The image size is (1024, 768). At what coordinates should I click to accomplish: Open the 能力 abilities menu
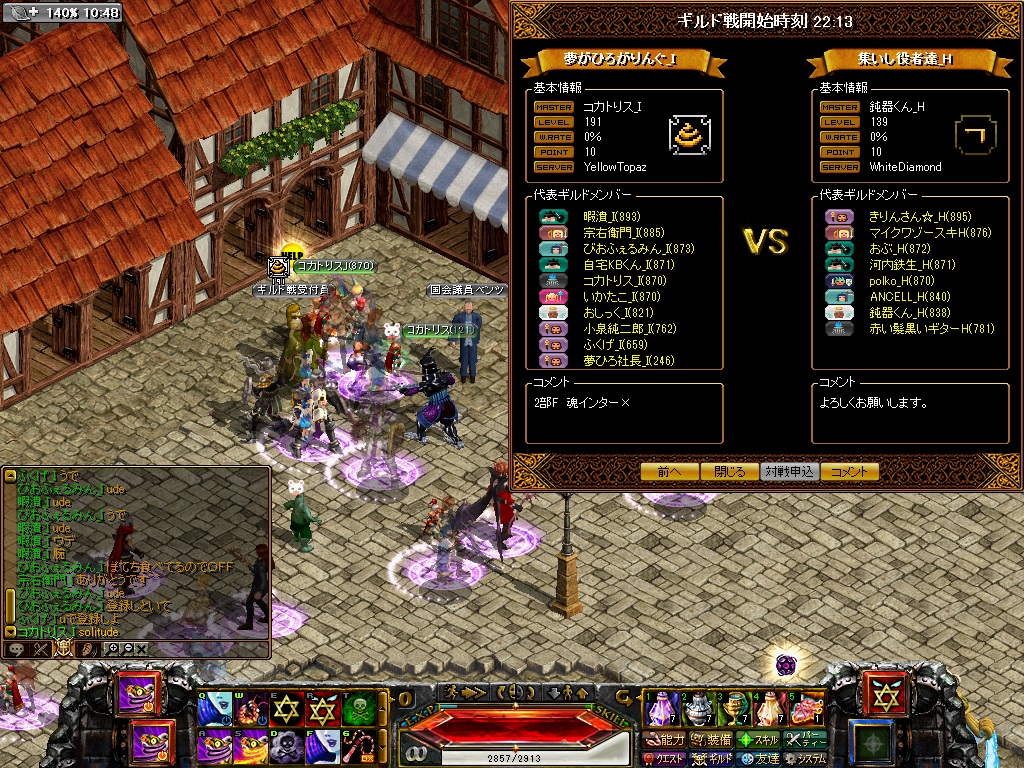click(x=664, y=740)
